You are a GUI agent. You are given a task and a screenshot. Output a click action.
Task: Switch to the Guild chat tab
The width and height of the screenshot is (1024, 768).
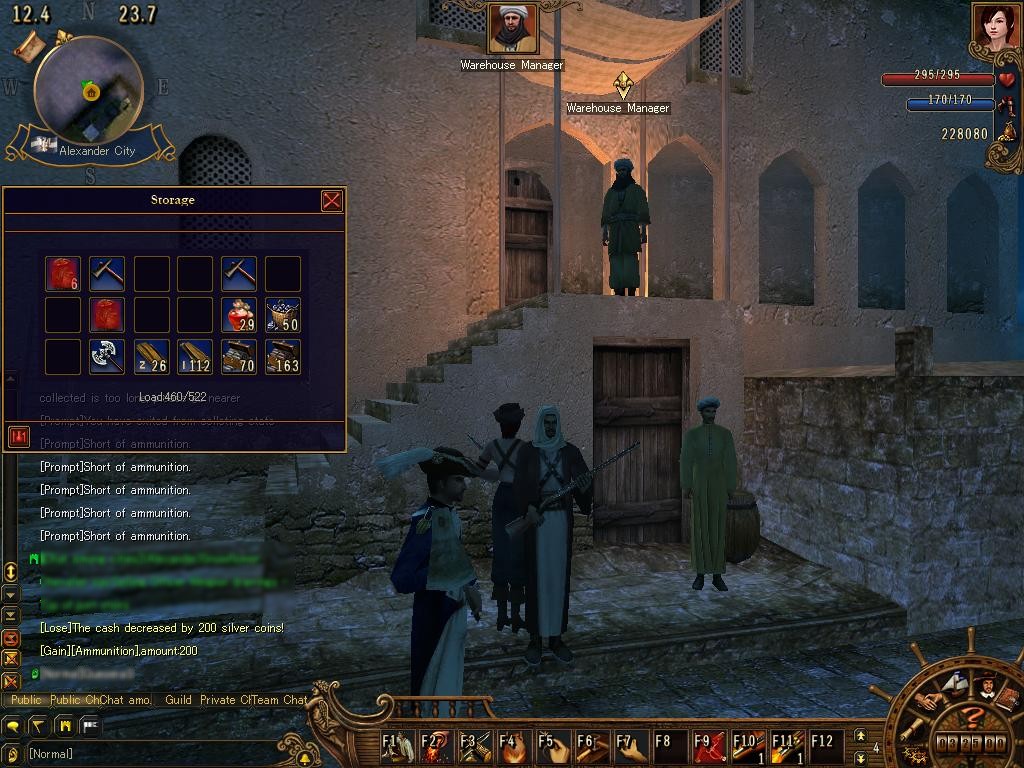(178, 700)
